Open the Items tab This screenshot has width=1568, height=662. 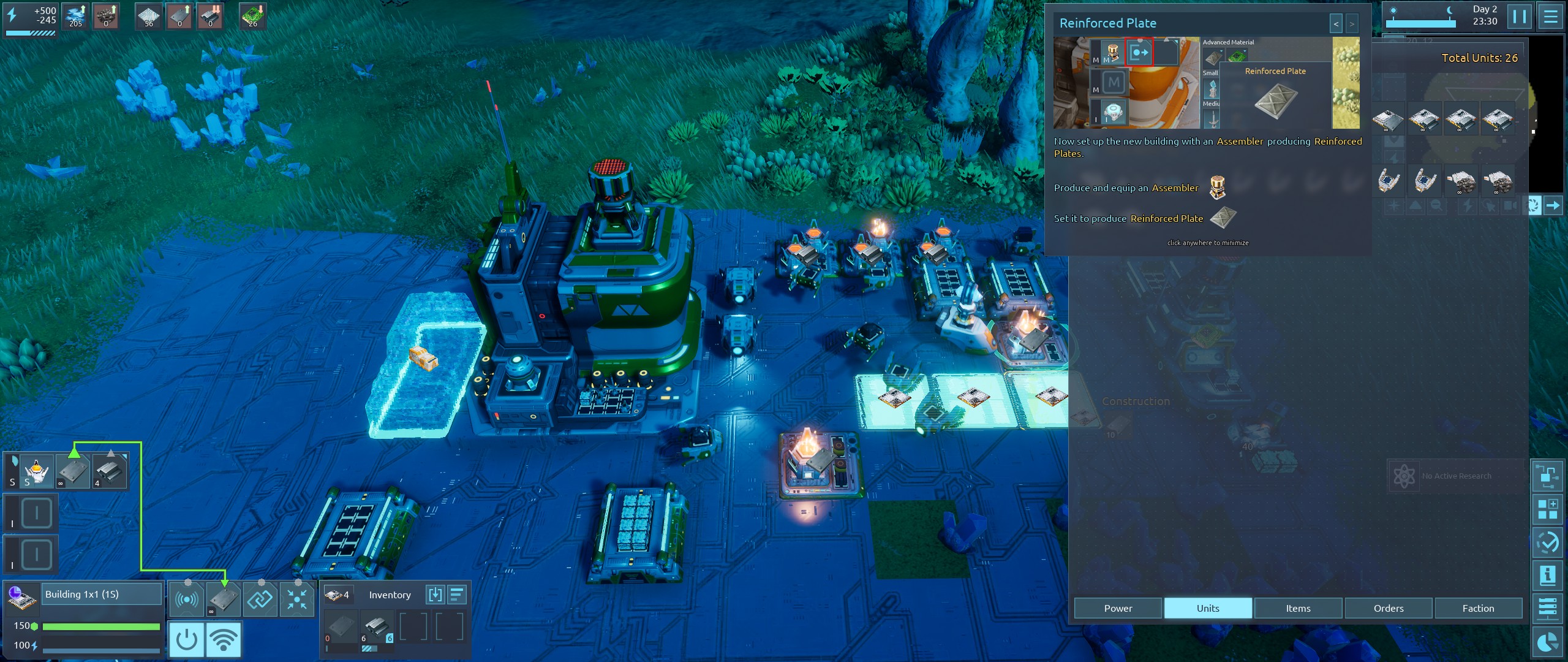click(1298, 608)
